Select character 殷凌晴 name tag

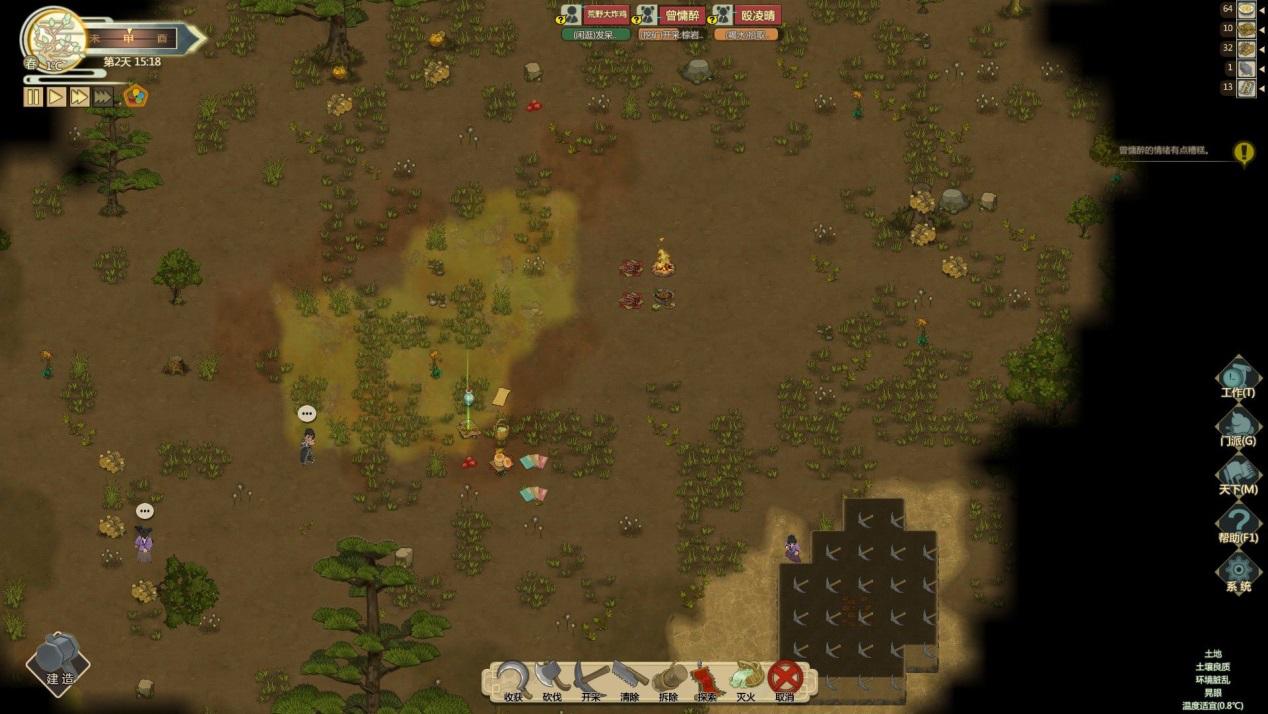[757, 15]
